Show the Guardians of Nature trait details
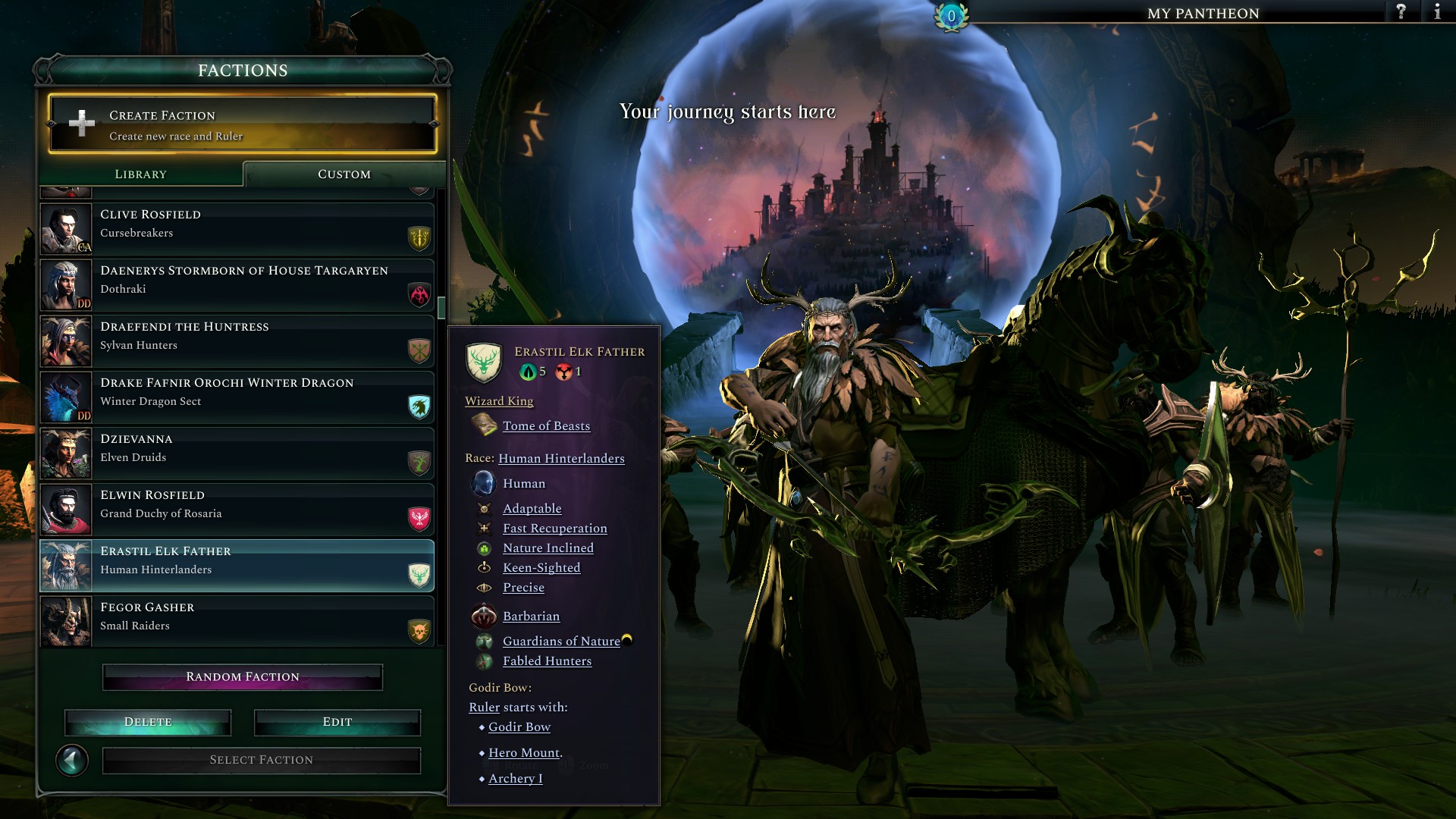This screenshot has width=1456, height=819. click(561, 642)
